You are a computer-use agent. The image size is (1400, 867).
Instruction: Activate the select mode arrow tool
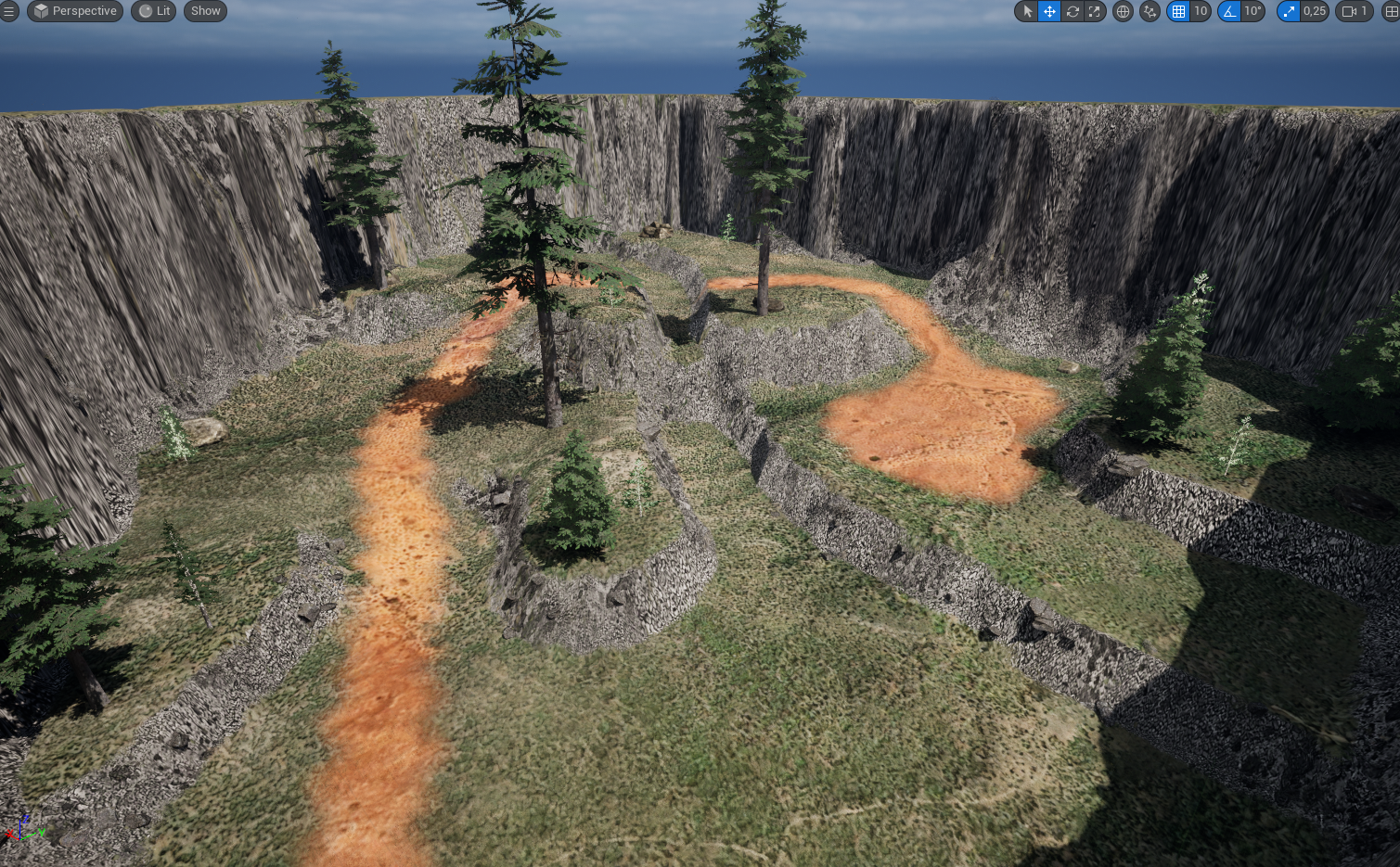[x=1027, y=11]
